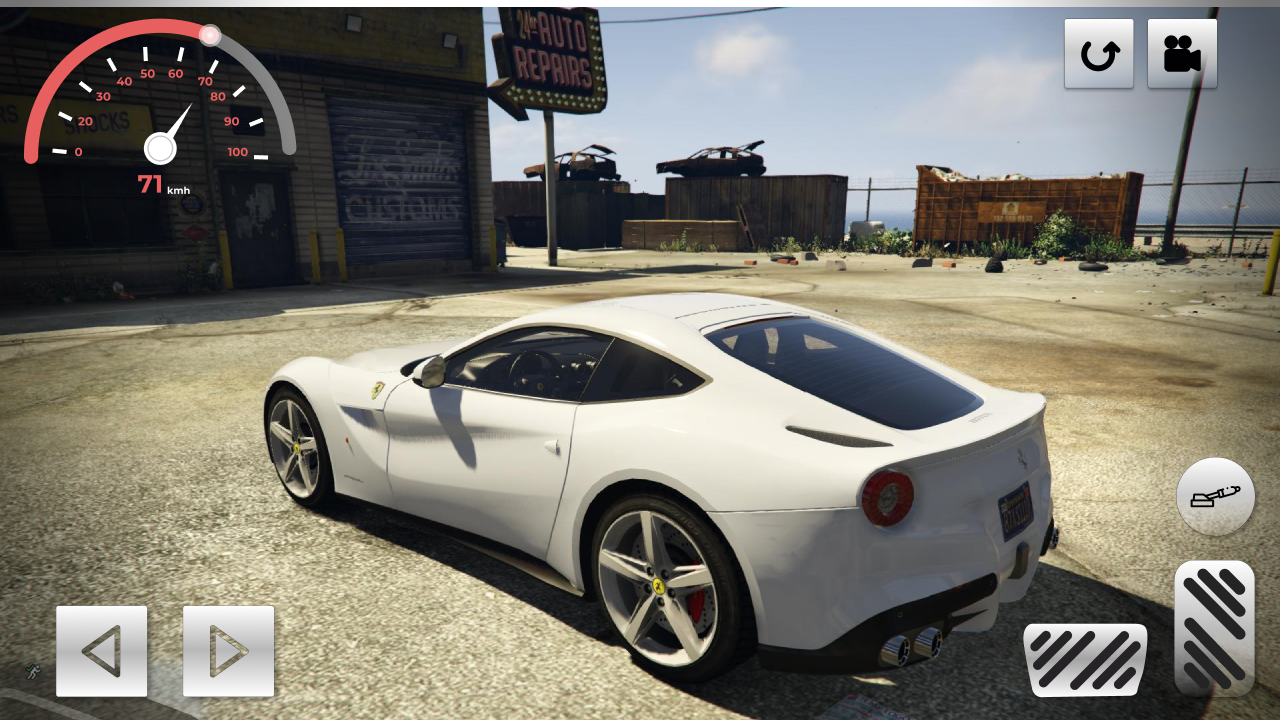
Task: Tap the left steering triangle icon
Action: [99, 651]
